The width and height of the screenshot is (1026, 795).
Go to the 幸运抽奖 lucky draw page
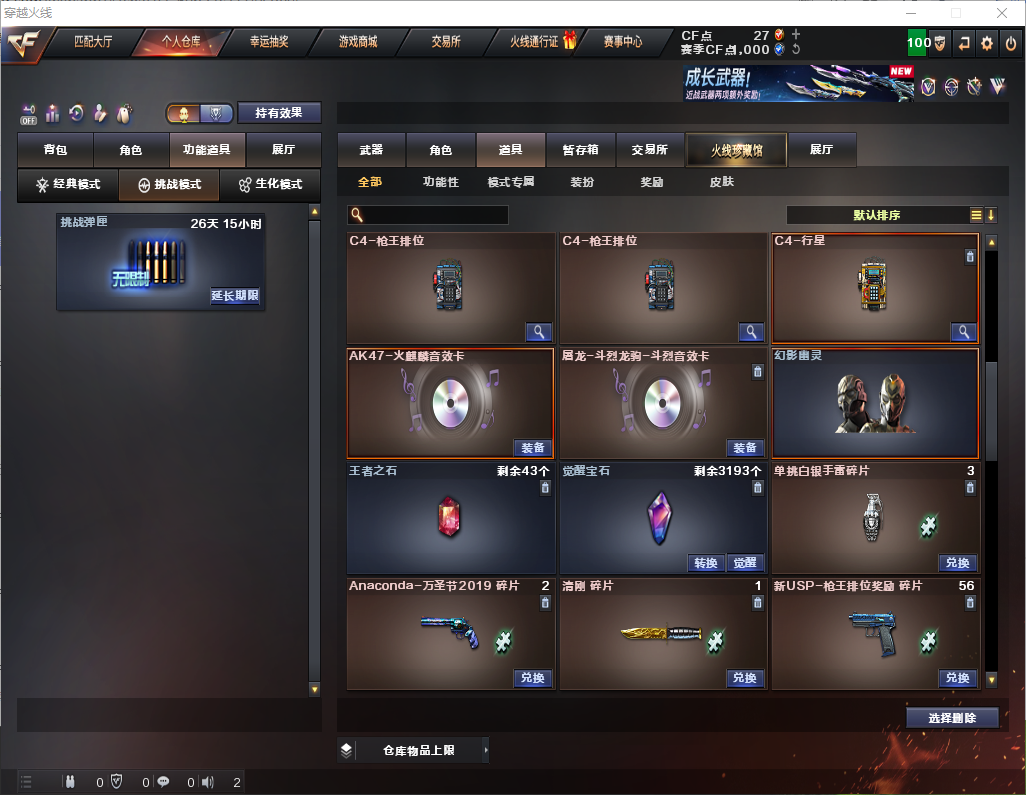tap(269, 42)
